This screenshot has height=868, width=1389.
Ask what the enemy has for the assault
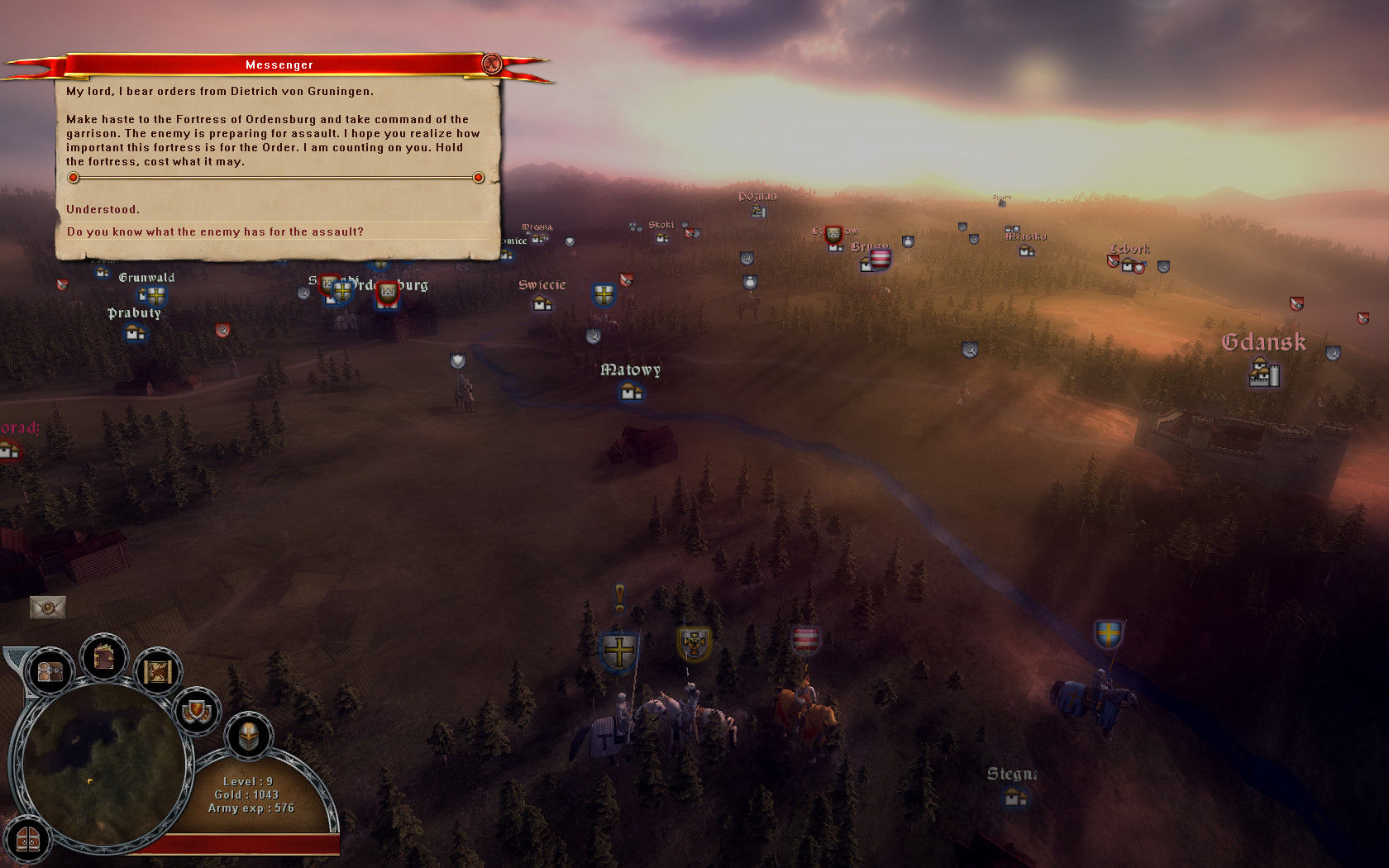click(x=215, y=231)
